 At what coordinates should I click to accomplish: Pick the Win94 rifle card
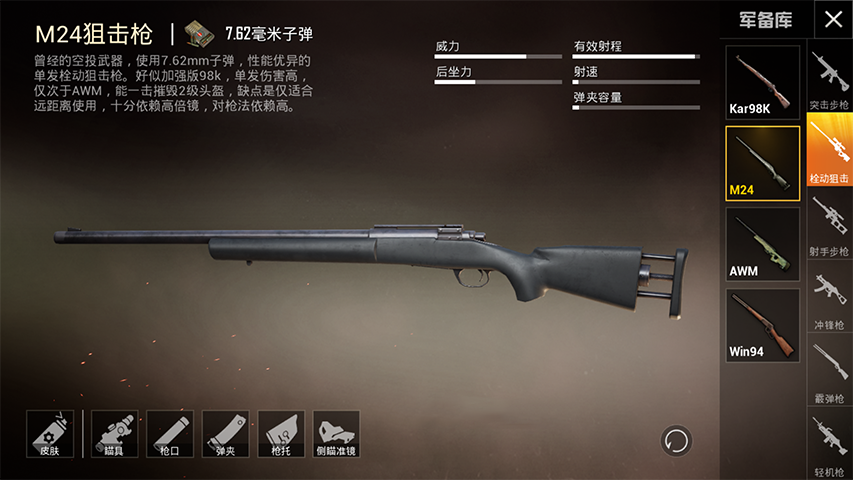(762, 325)
